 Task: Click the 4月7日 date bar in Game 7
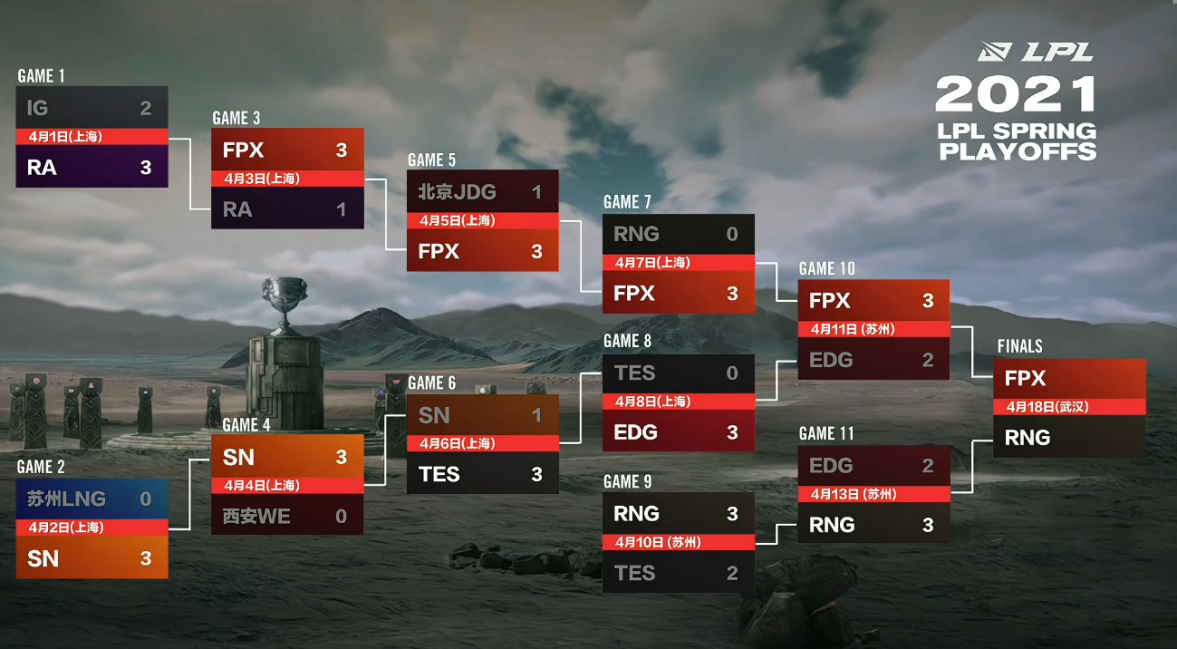[x=678, y=262]
